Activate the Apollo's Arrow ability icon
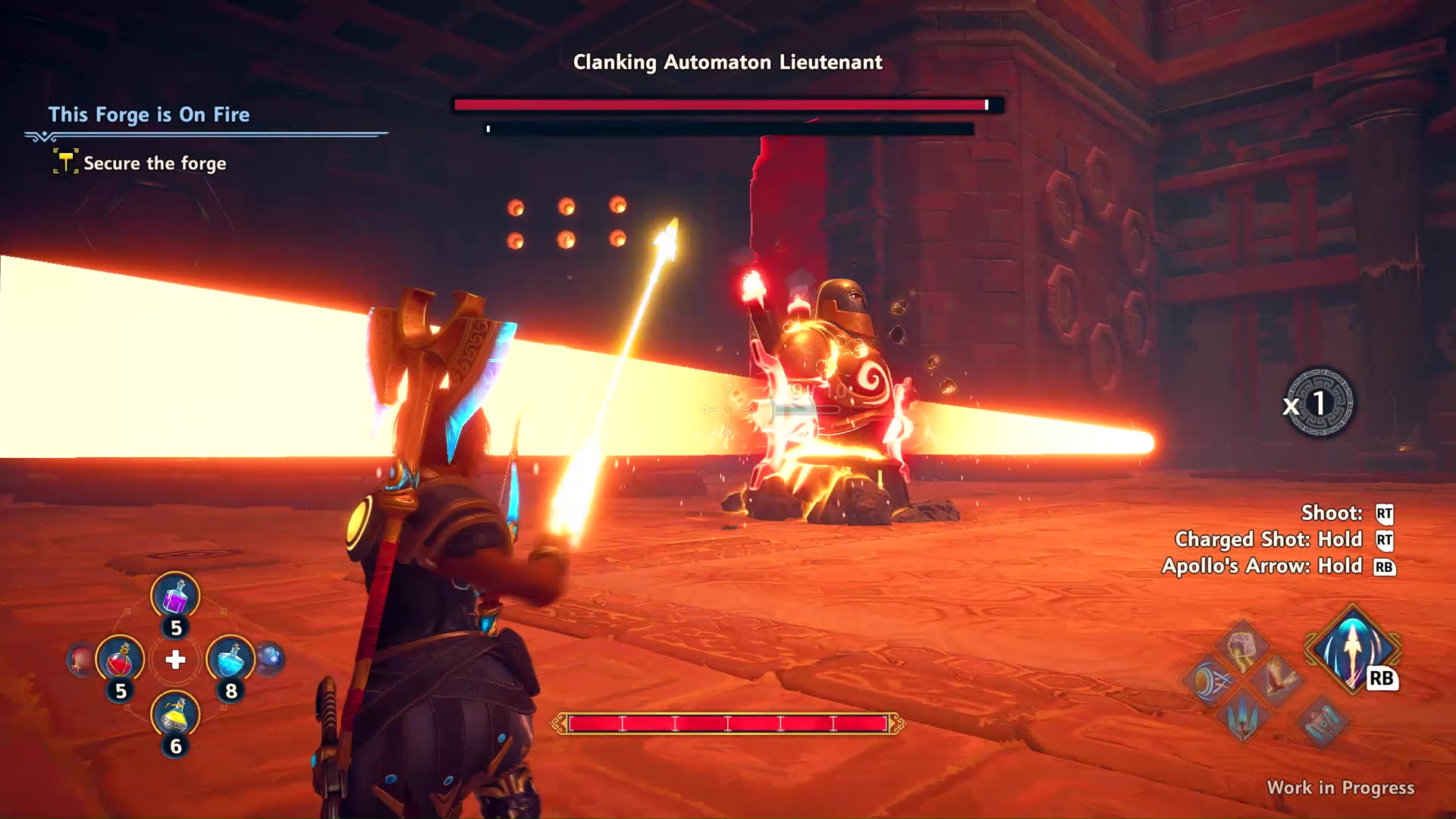Viewport: 1456px width, 819px height. click(1352, 650)
